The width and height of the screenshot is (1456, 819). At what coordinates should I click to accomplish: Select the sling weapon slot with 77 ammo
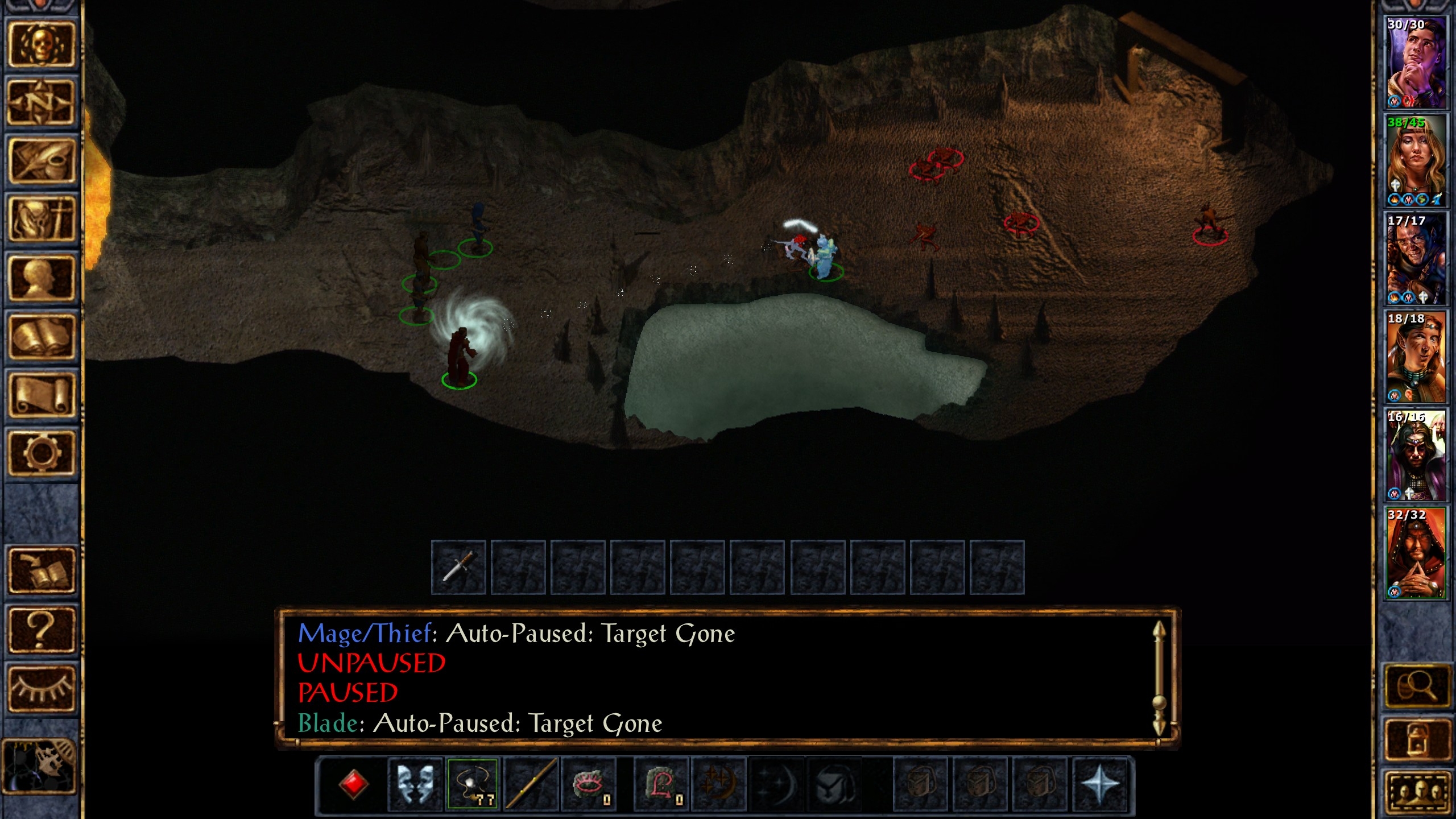click(x=473, y=784)
